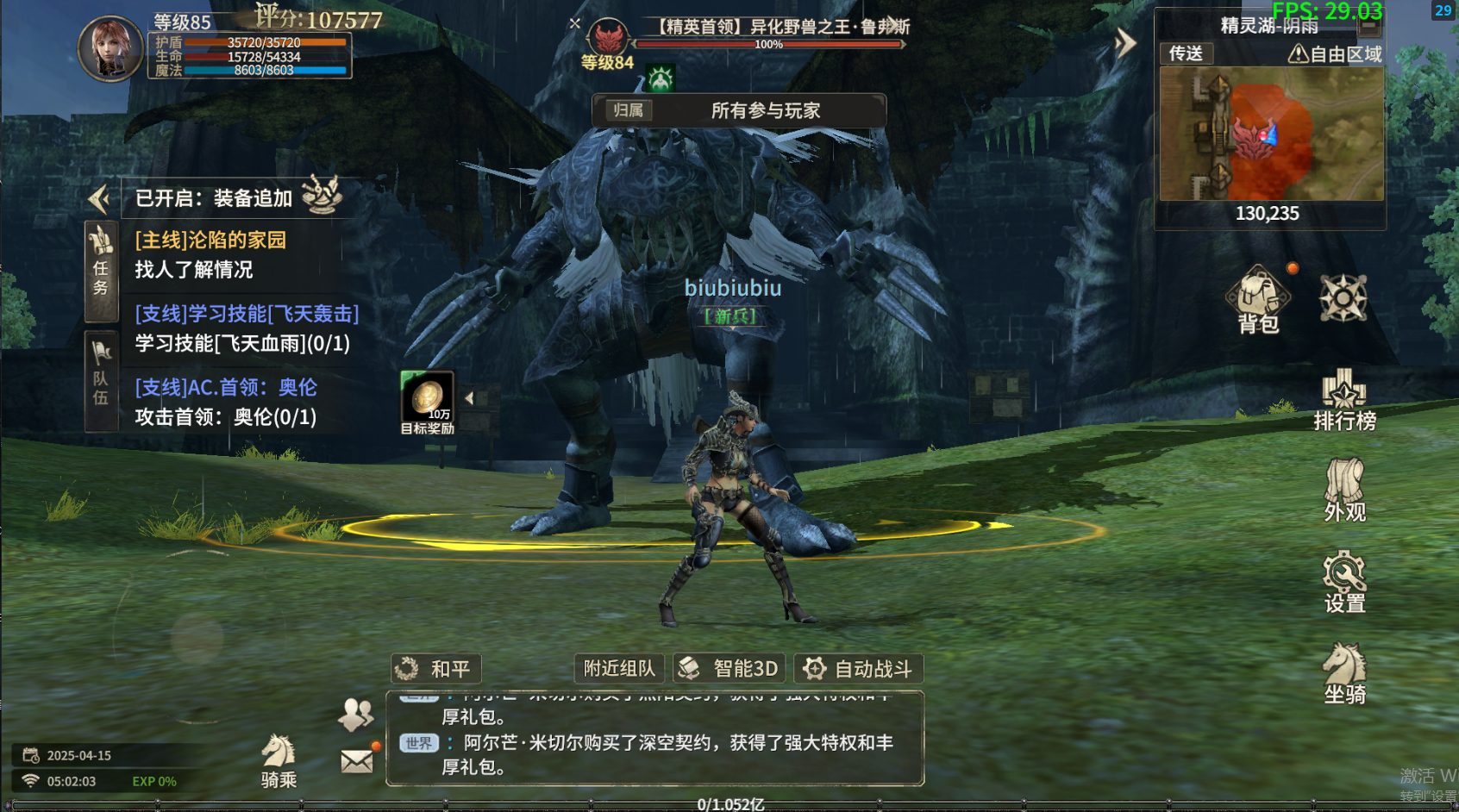Viewport: 1459px width, 812px height.
Task: Open the mail envelope icon
Action: (357, 760)
